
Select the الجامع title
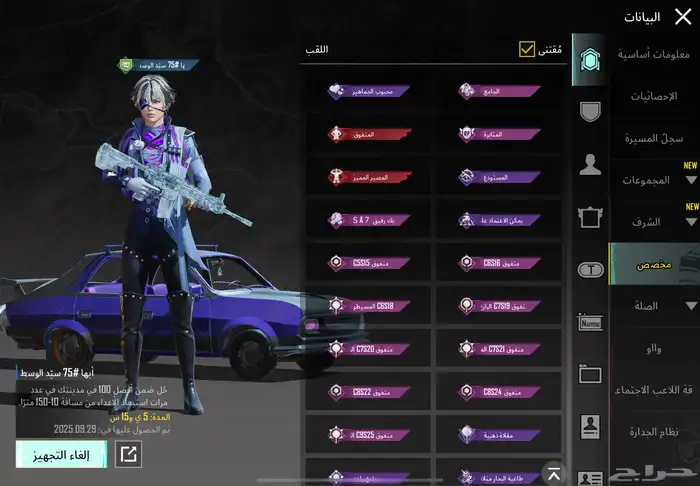[498, 91]
